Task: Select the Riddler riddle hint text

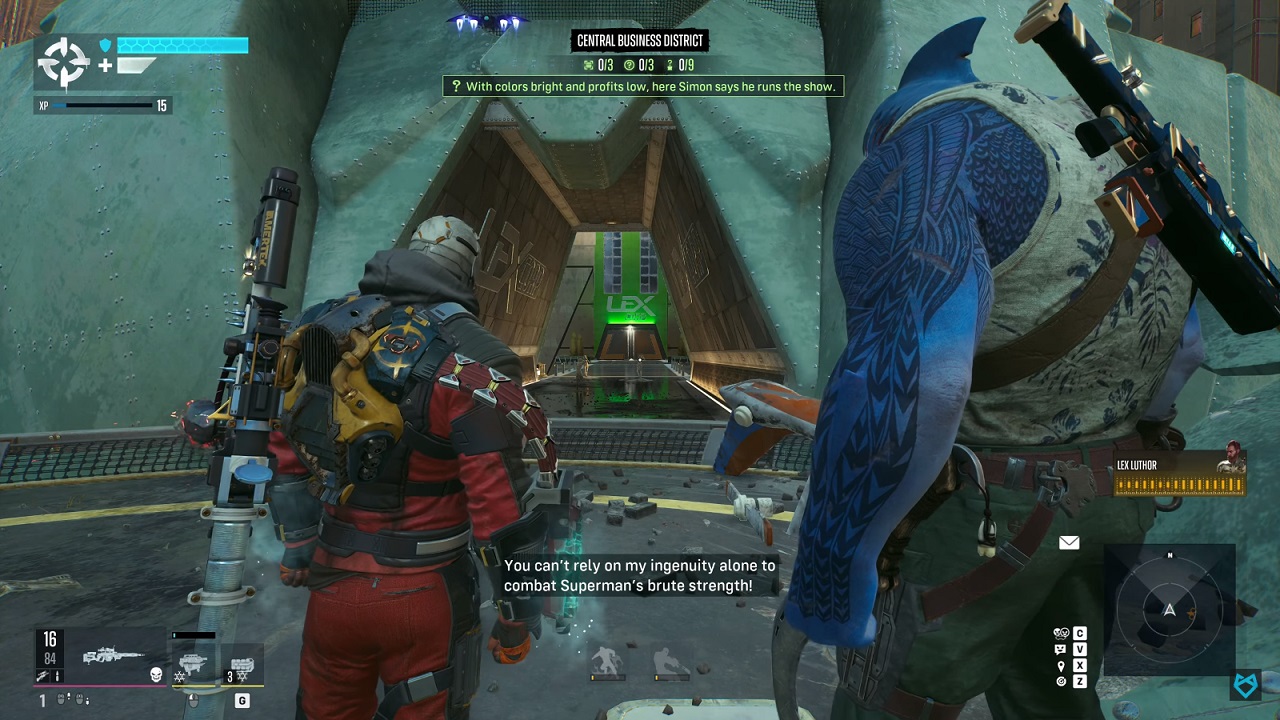Action: point(642,87)
